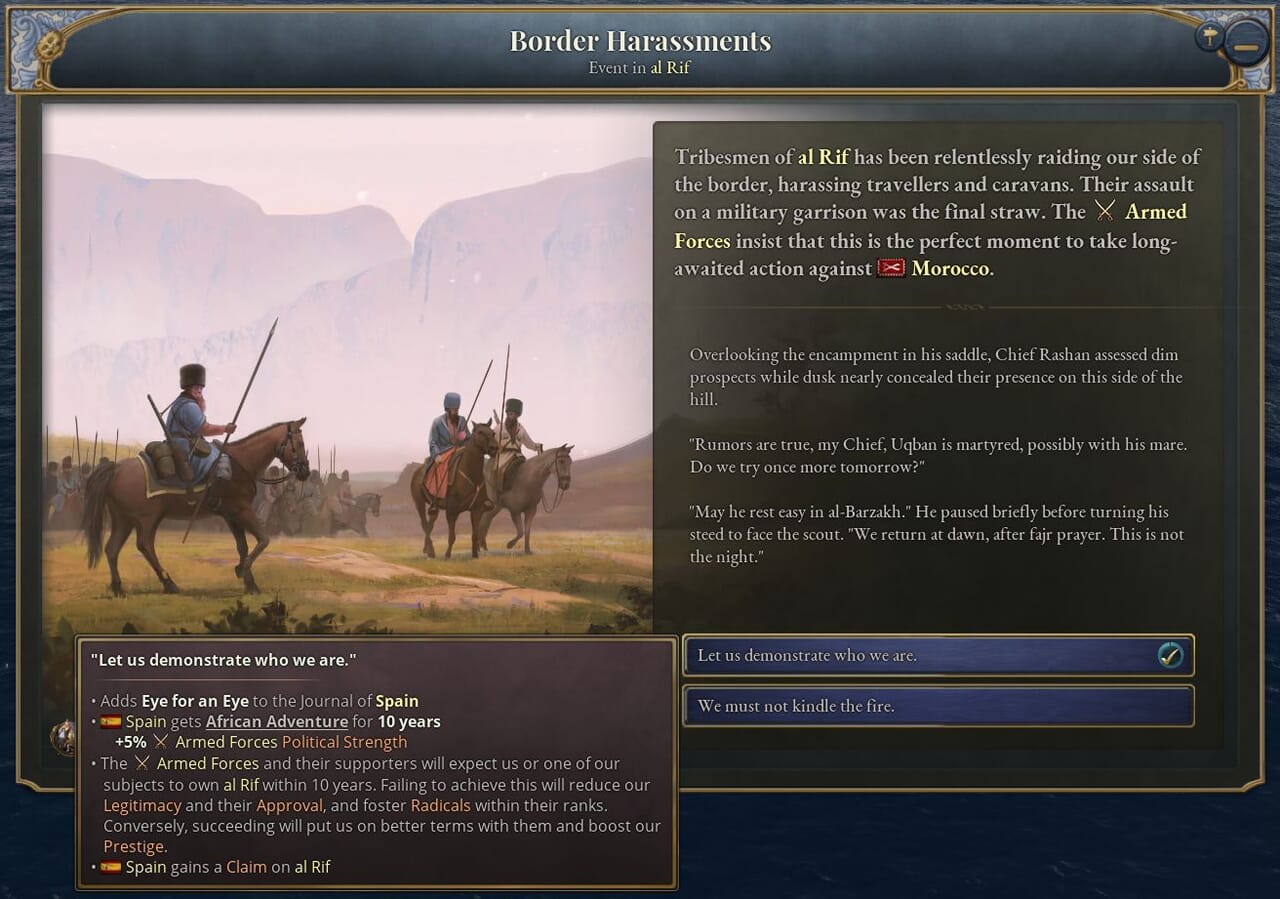Open the Legitimacy concept link
This screenshot has width=1280, height=899.
143,805
